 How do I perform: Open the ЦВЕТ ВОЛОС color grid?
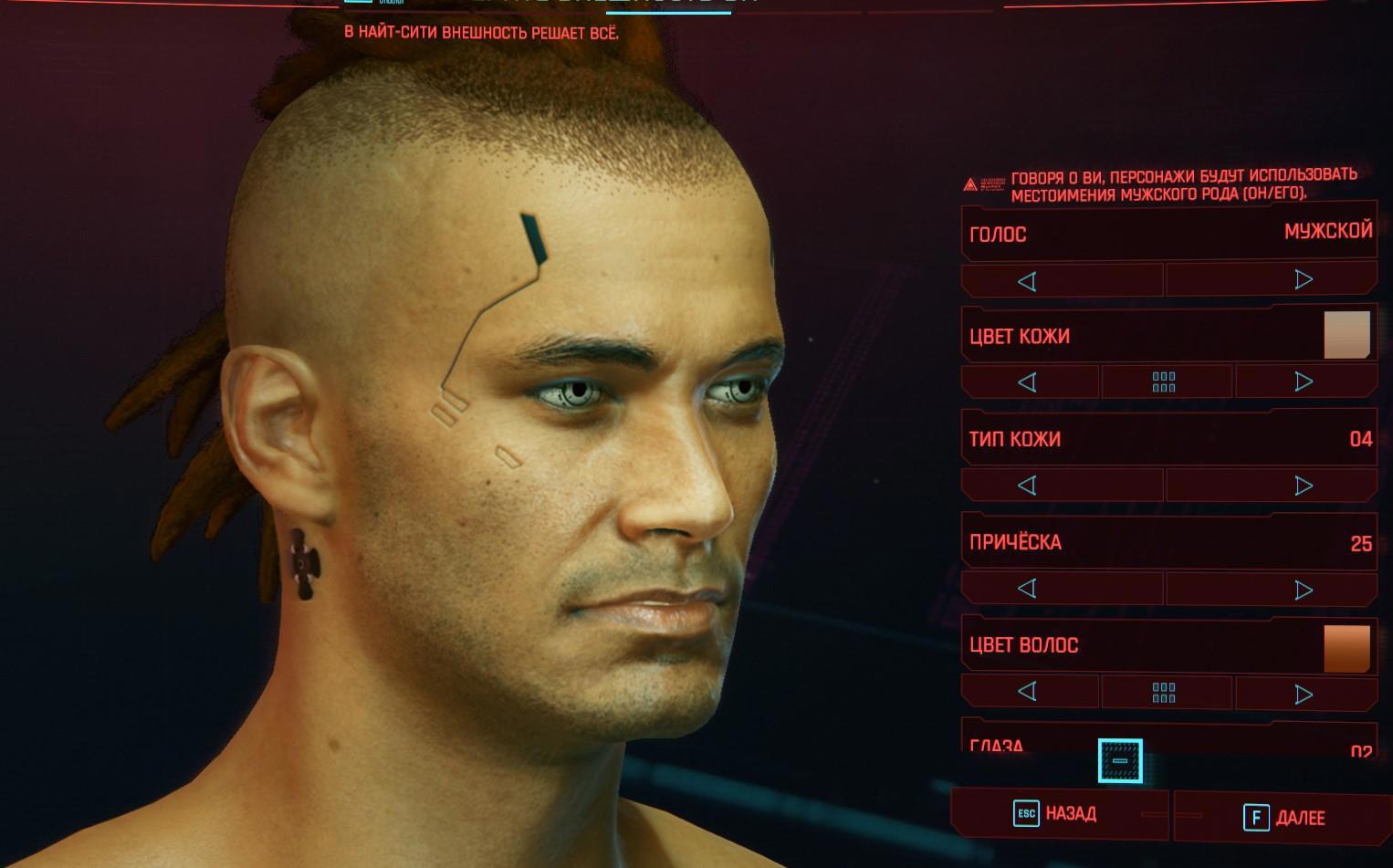point(1164,693)
